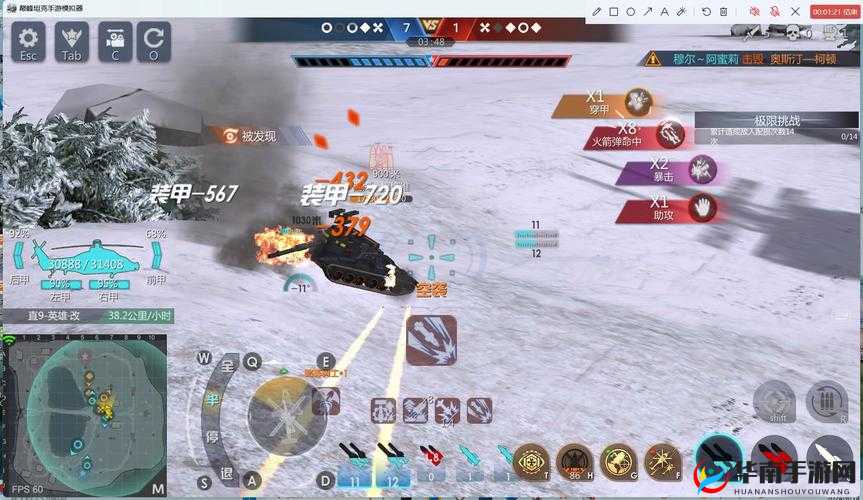Open the 极限挑战 challenge tracker panel
This screenshot has width=863, height=500.
coord(783,128)
